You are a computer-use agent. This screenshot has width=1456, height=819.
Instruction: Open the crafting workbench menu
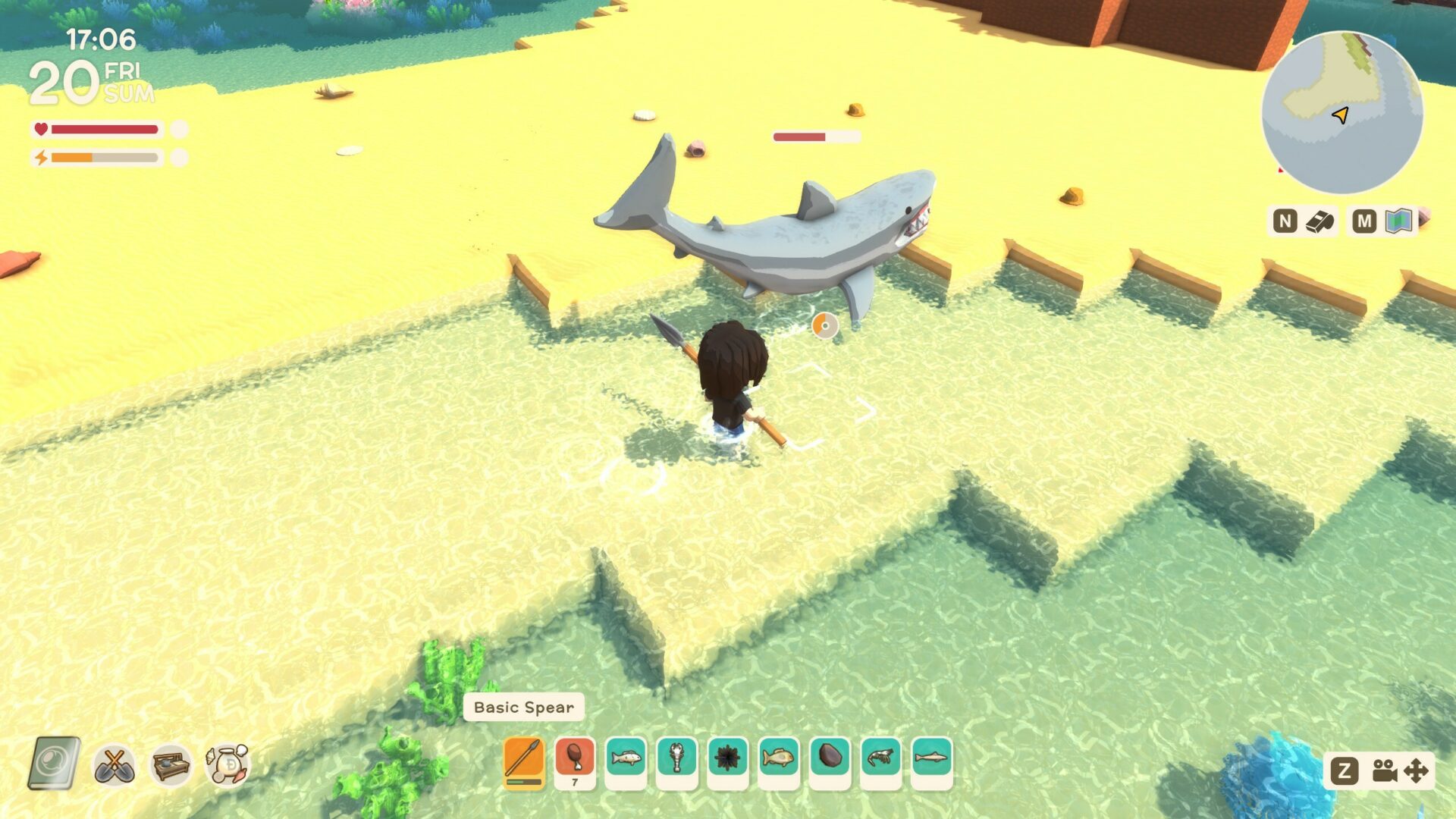(171, 765)
